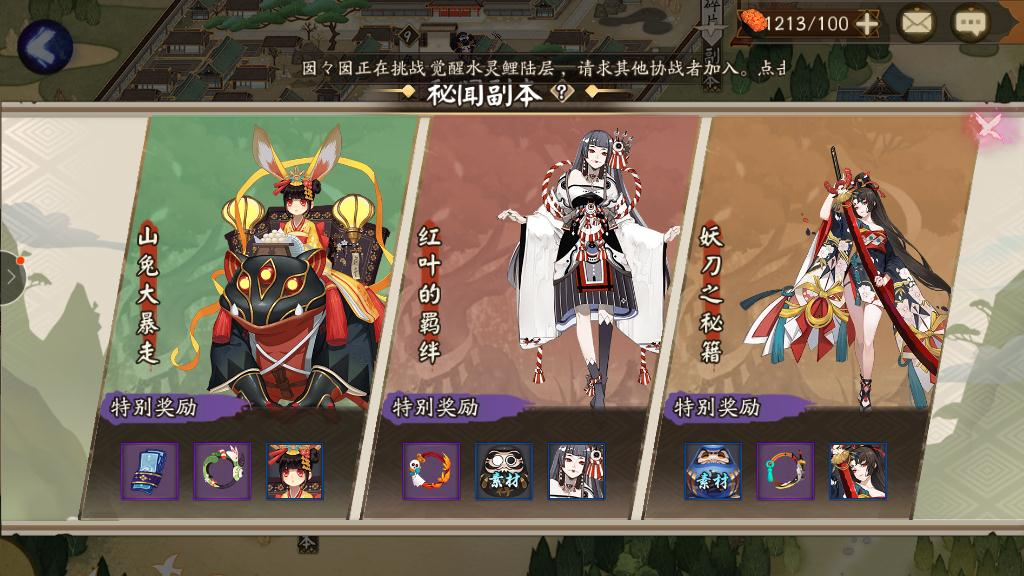This screenshot has height=576, width=1024.
Task: Open the chat speech bubble icon
Action: pos(968,23)
